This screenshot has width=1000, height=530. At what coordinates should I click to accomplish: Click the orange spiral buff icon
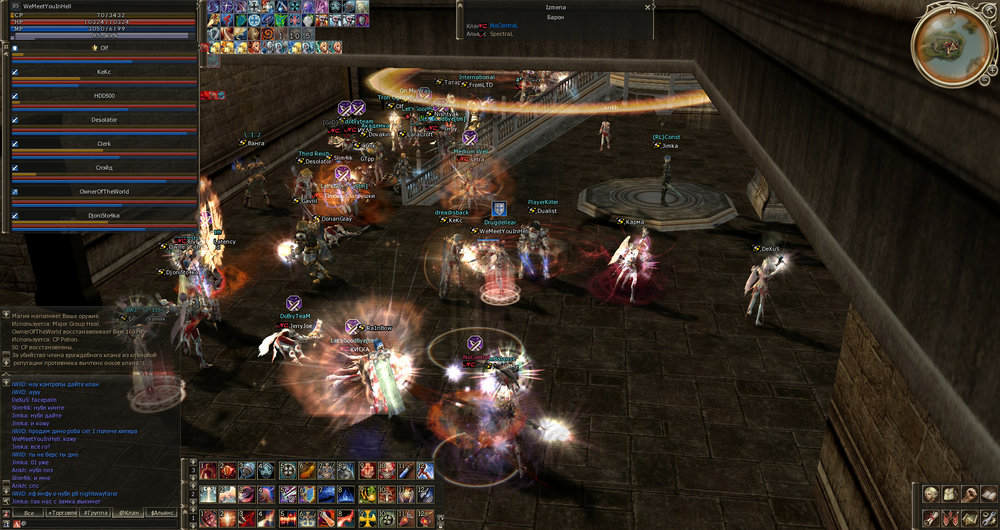pyautogui.click(x=268, y=35)
